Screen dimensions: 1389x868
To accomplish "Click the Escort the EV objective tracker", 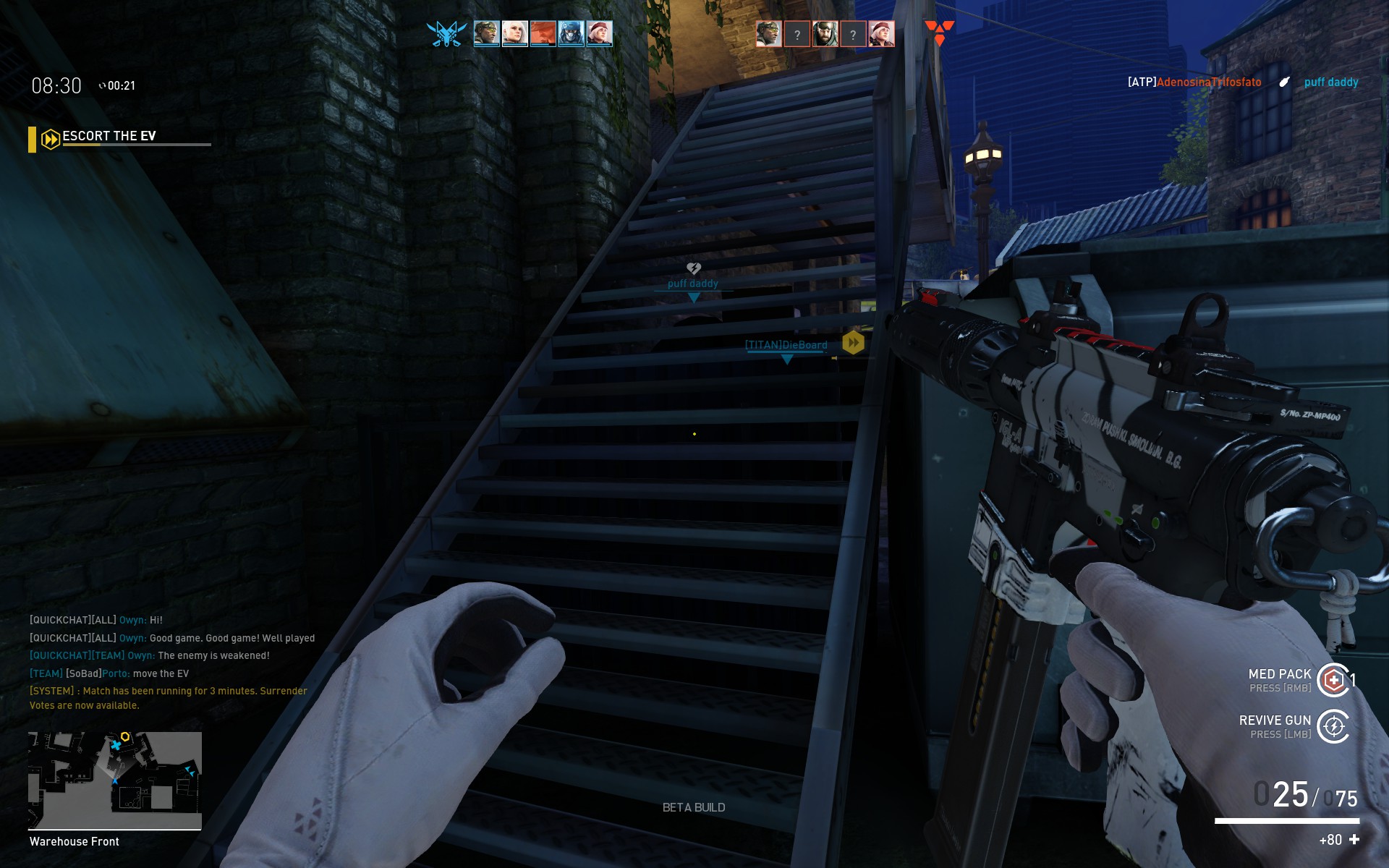I will 109,137.
